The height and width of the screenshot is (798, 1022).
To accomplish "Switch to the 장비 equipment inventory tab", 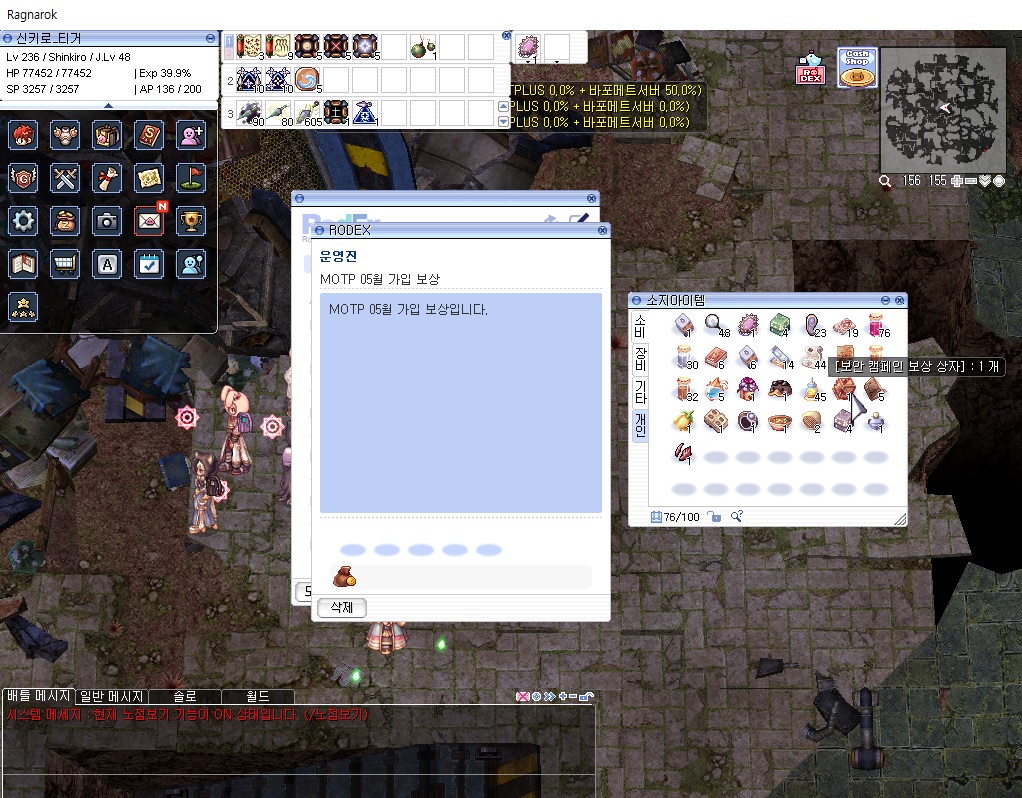I will click(639, 360).
